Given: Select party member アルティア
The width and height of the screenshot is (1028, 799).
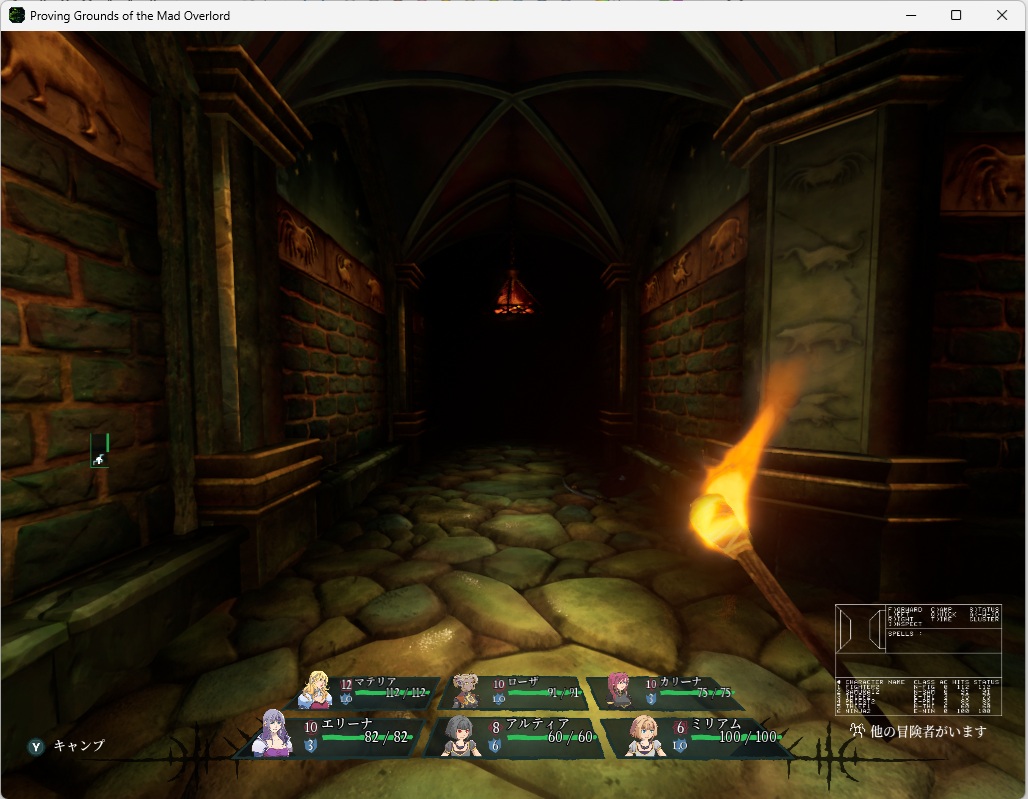Looking at the screenshot, I should coord(516,735).
